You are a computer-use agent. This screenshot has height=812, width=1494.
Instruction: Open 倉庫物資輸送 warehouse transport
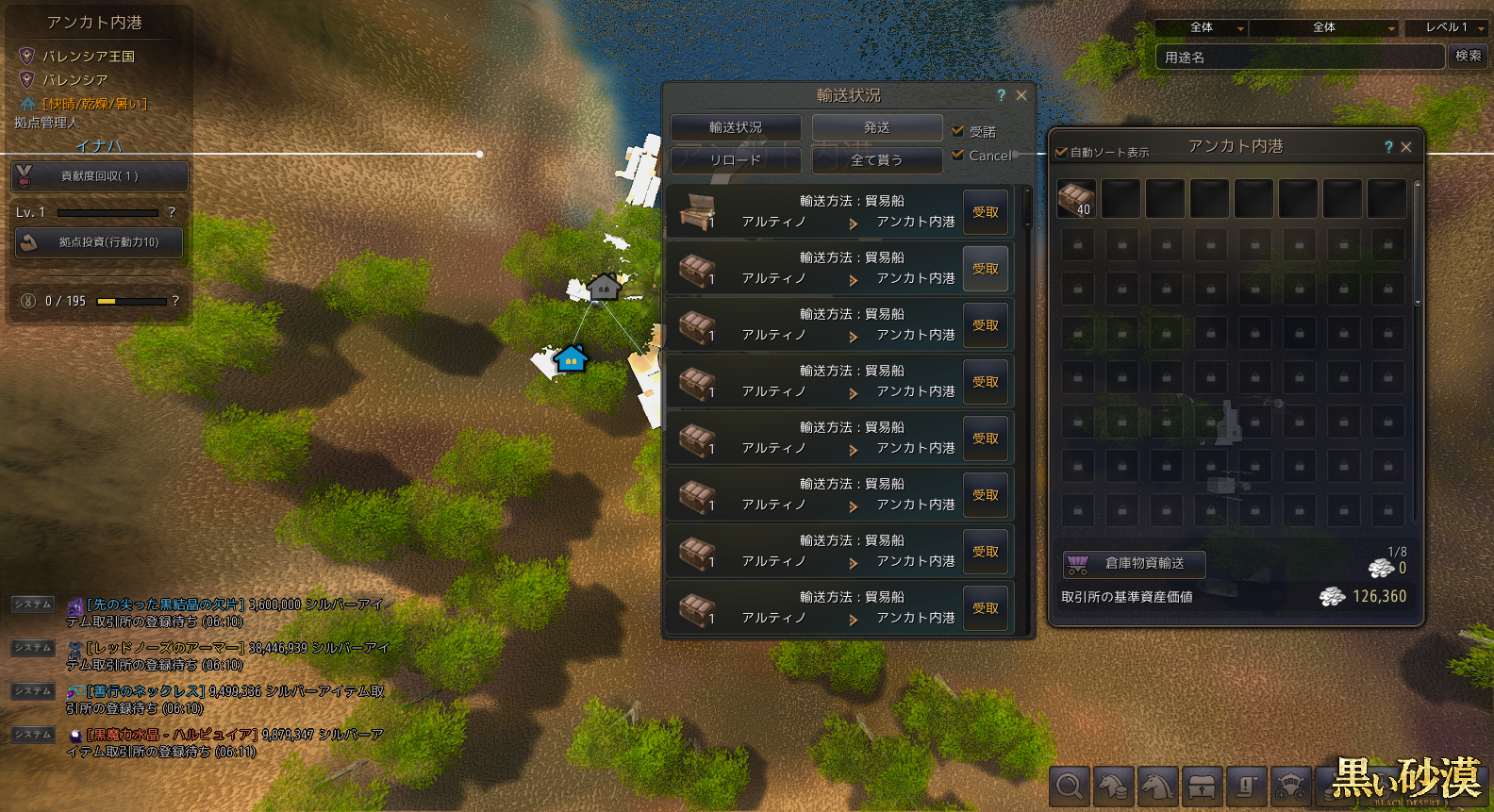1135,564
